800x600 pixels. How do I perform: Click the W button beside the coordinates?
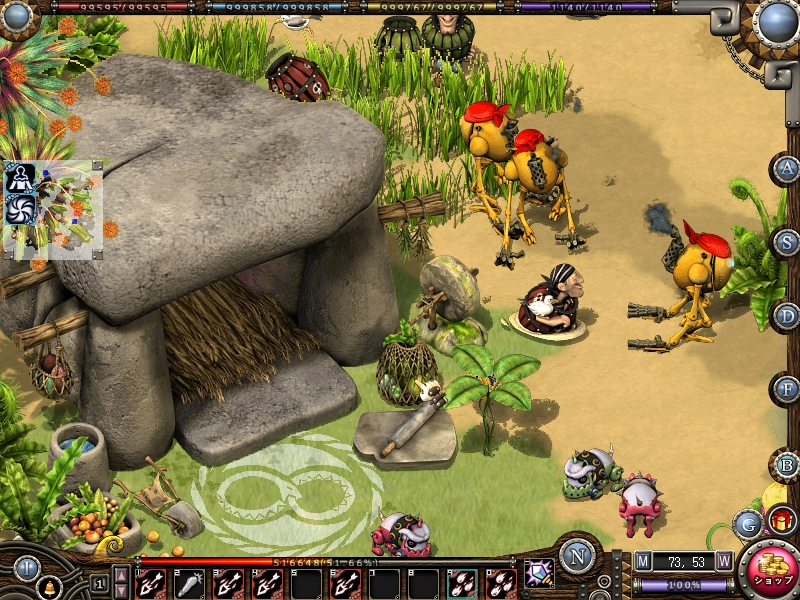pos(723,561)
